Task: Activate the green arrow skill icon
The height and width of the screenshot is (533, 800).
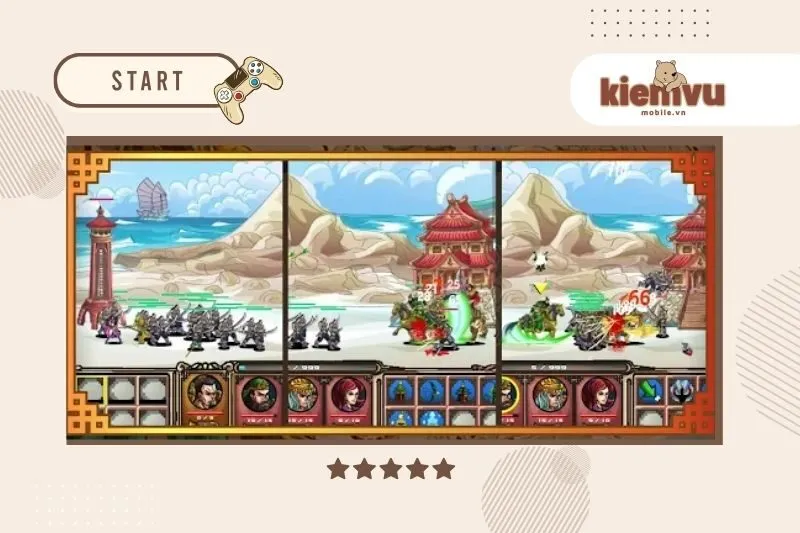Action: [x=651, y=389]
